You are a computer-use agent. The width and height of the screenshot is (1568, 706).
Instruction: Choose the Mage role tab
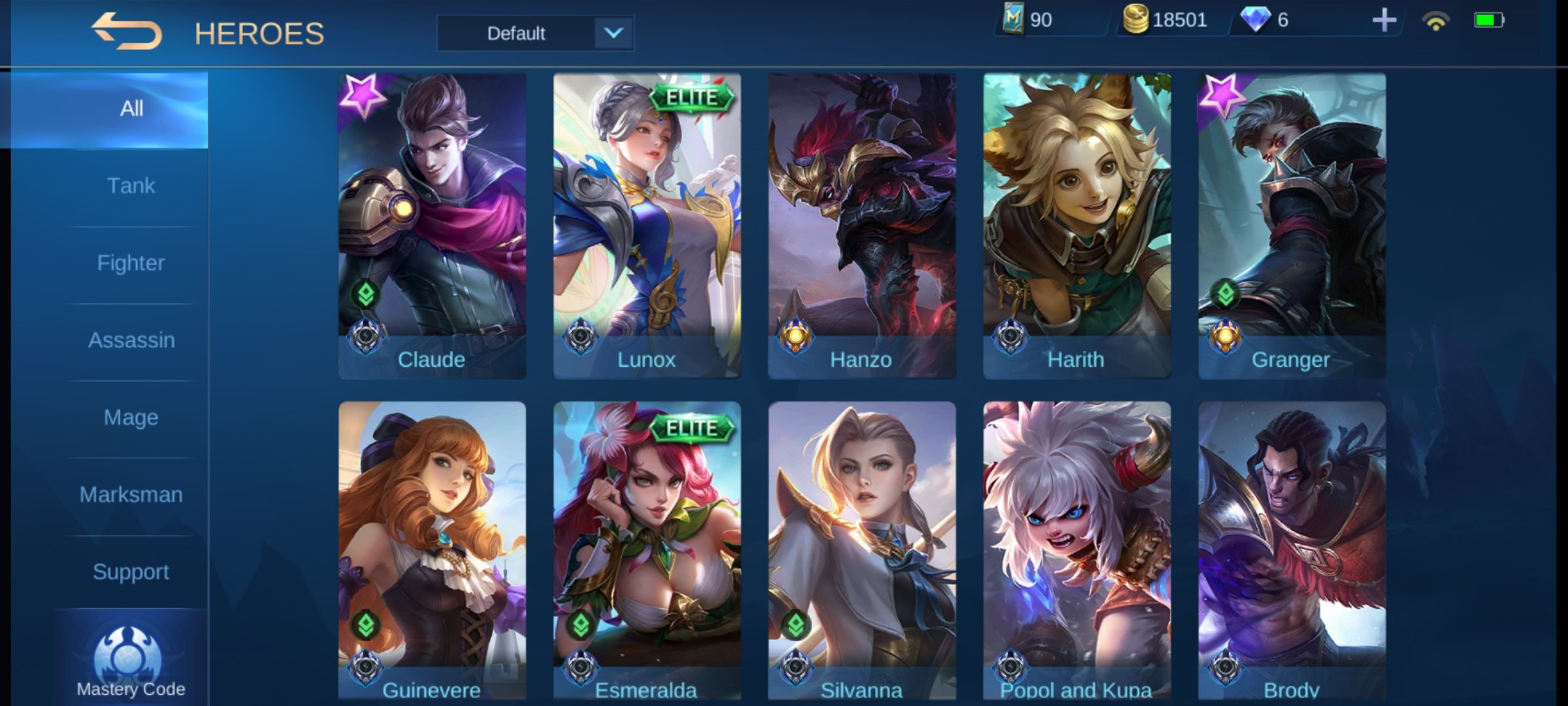tap(131, 418)
